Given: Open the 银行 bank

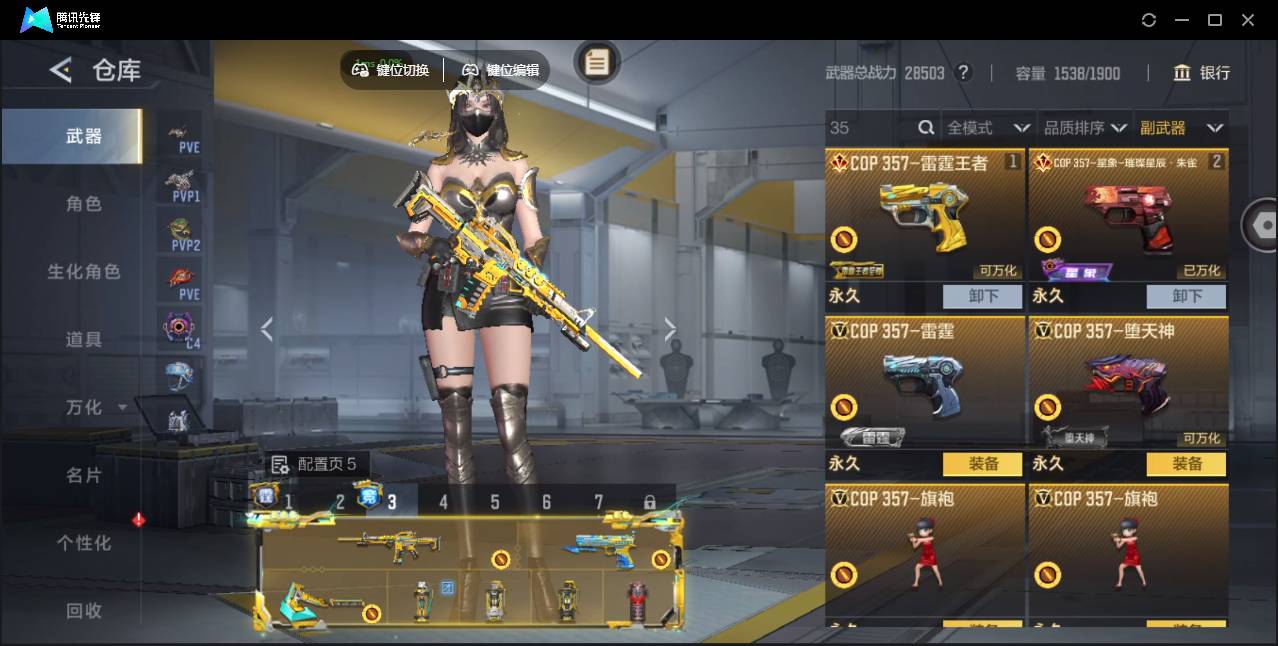Looking at the screenshot, I should [1202, 73].
